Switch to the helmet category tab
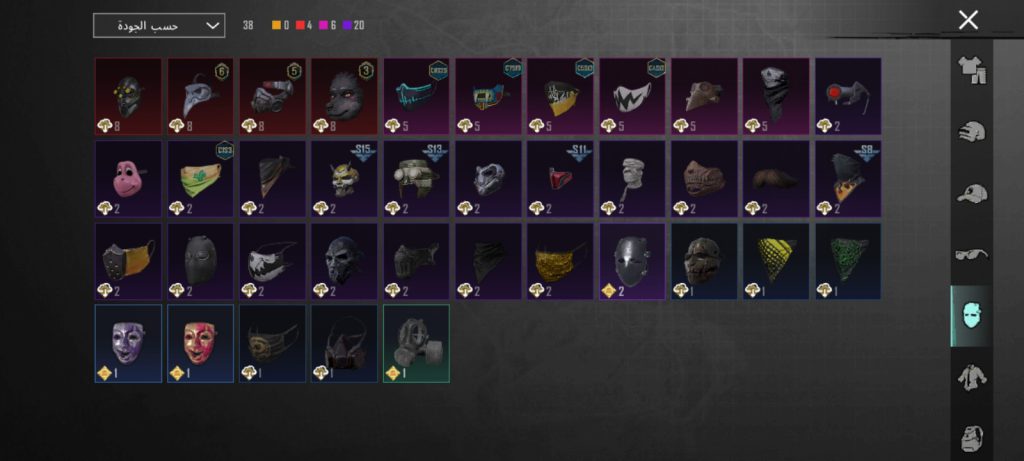This screenshot has width=1024, height=461. [x=971, y=132]
